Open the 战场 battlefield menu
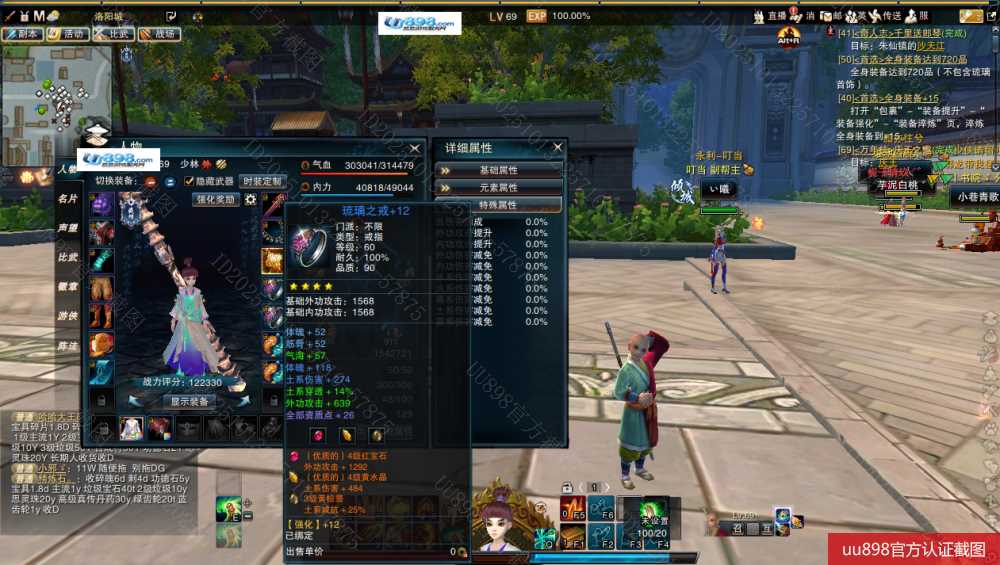 159,33
